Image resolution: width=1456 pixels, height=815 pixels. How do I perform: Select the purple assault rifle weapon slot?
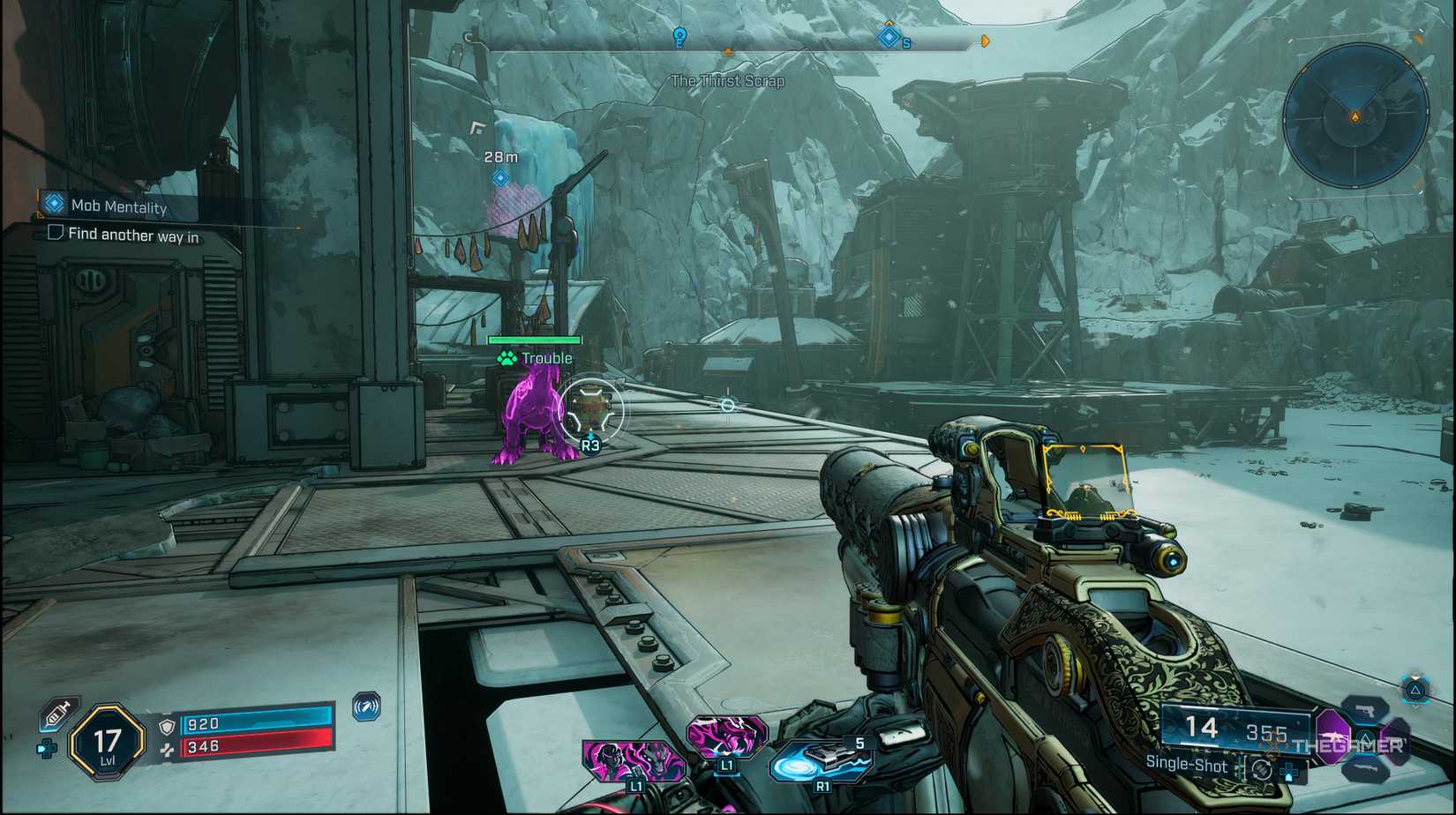coord(1332,735)
